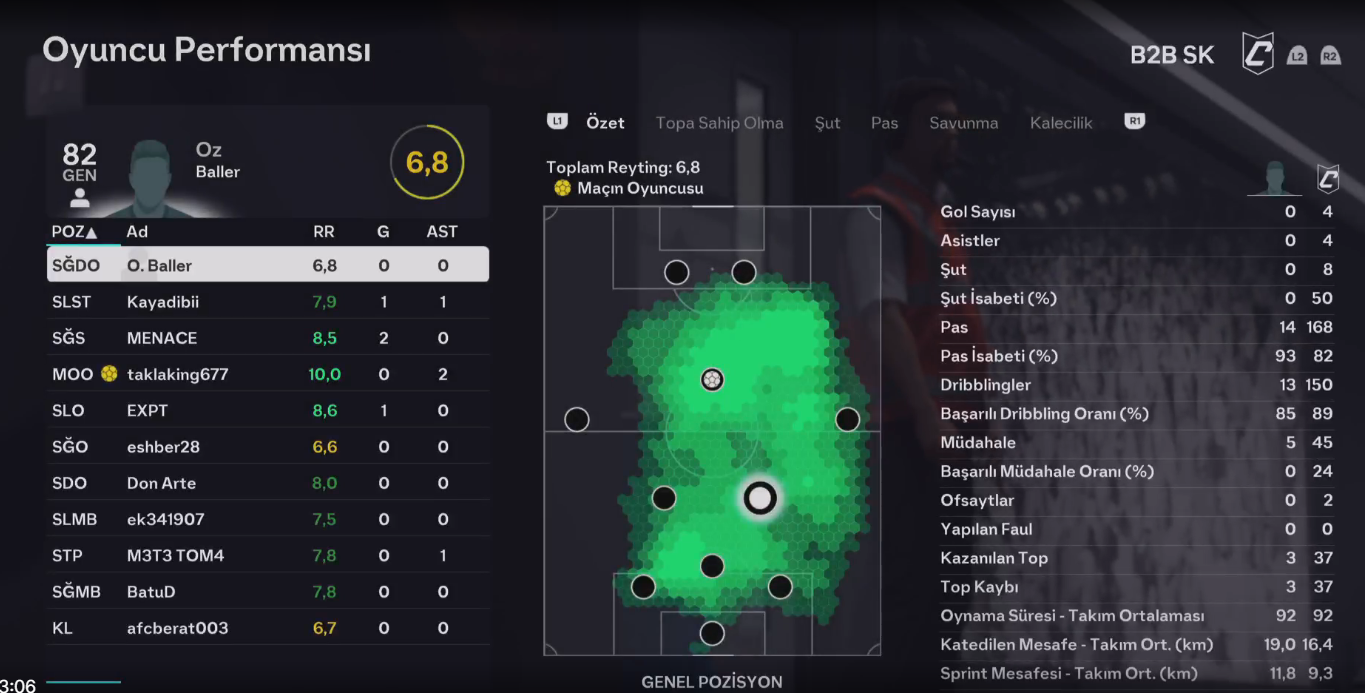
Task: Select the EXPT player row
Action: point(267,410)
